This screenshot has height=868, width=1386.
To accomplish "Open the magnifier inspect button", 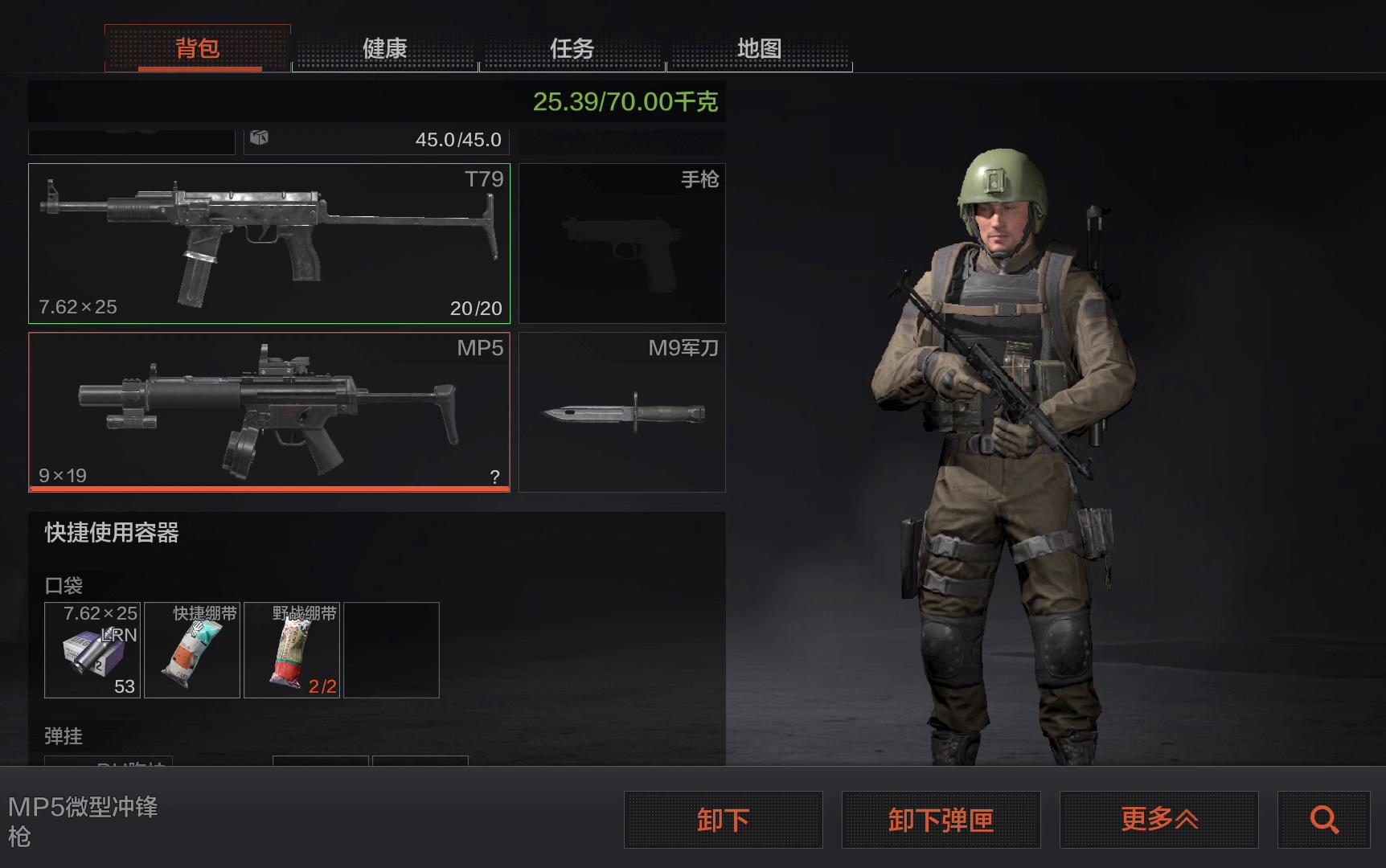I will [x=1324, y=820].
